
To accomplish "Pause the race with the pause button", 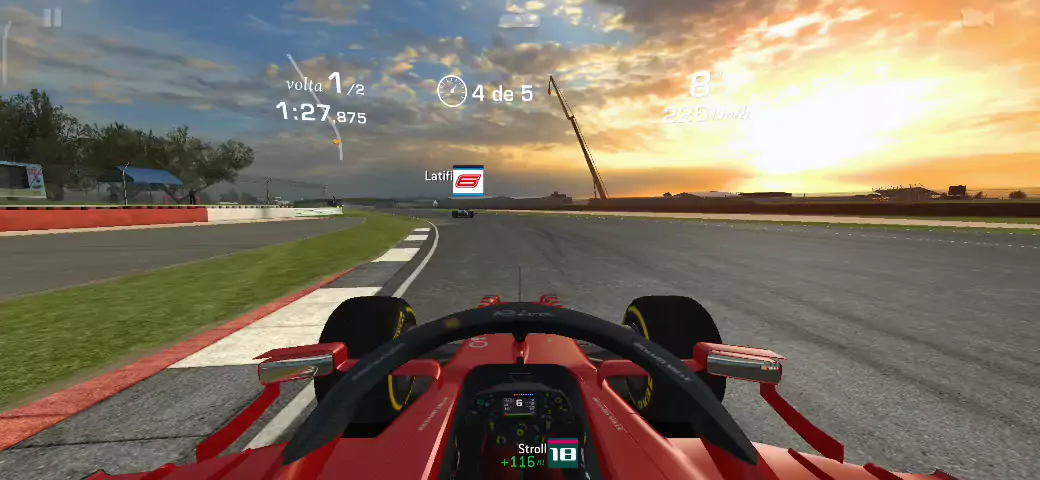I will click(x=52, y=18).
